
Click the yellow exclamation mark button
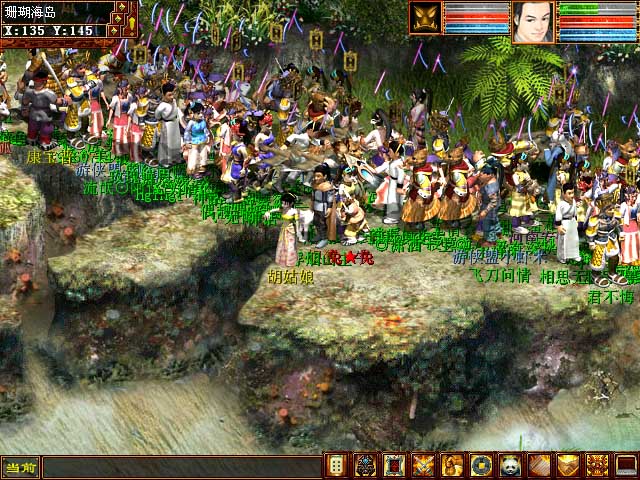click(x=131, y=22)
